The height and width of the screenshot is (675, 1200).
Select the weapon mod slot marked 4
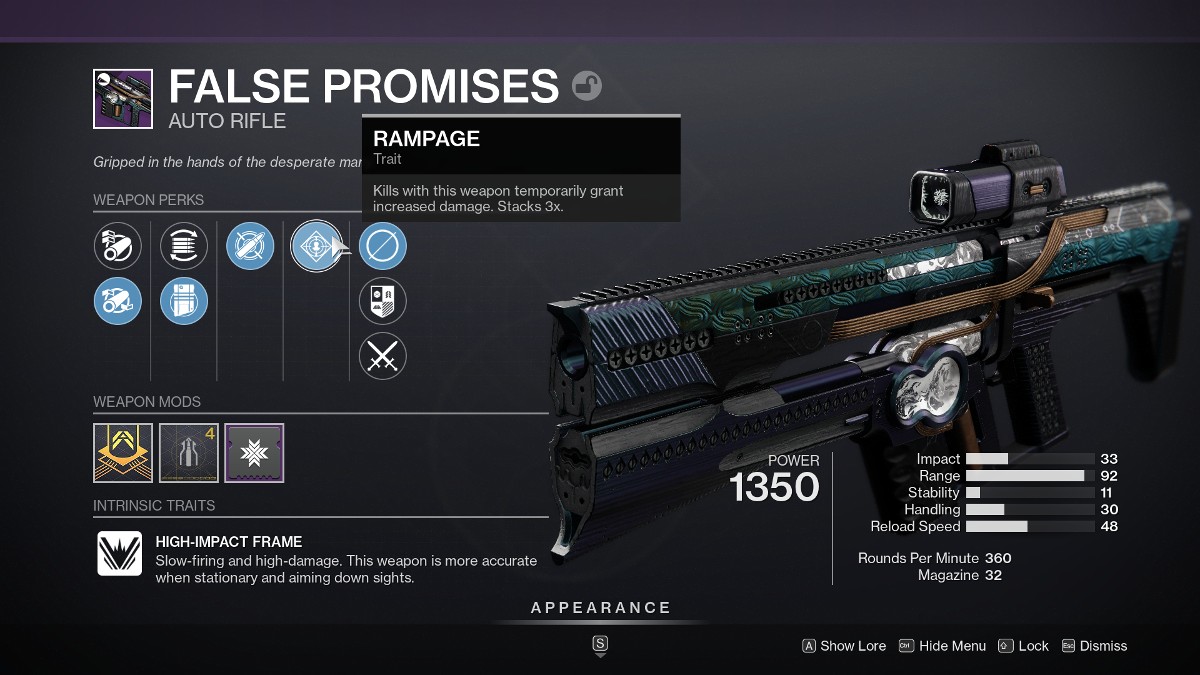pos(189,453)
